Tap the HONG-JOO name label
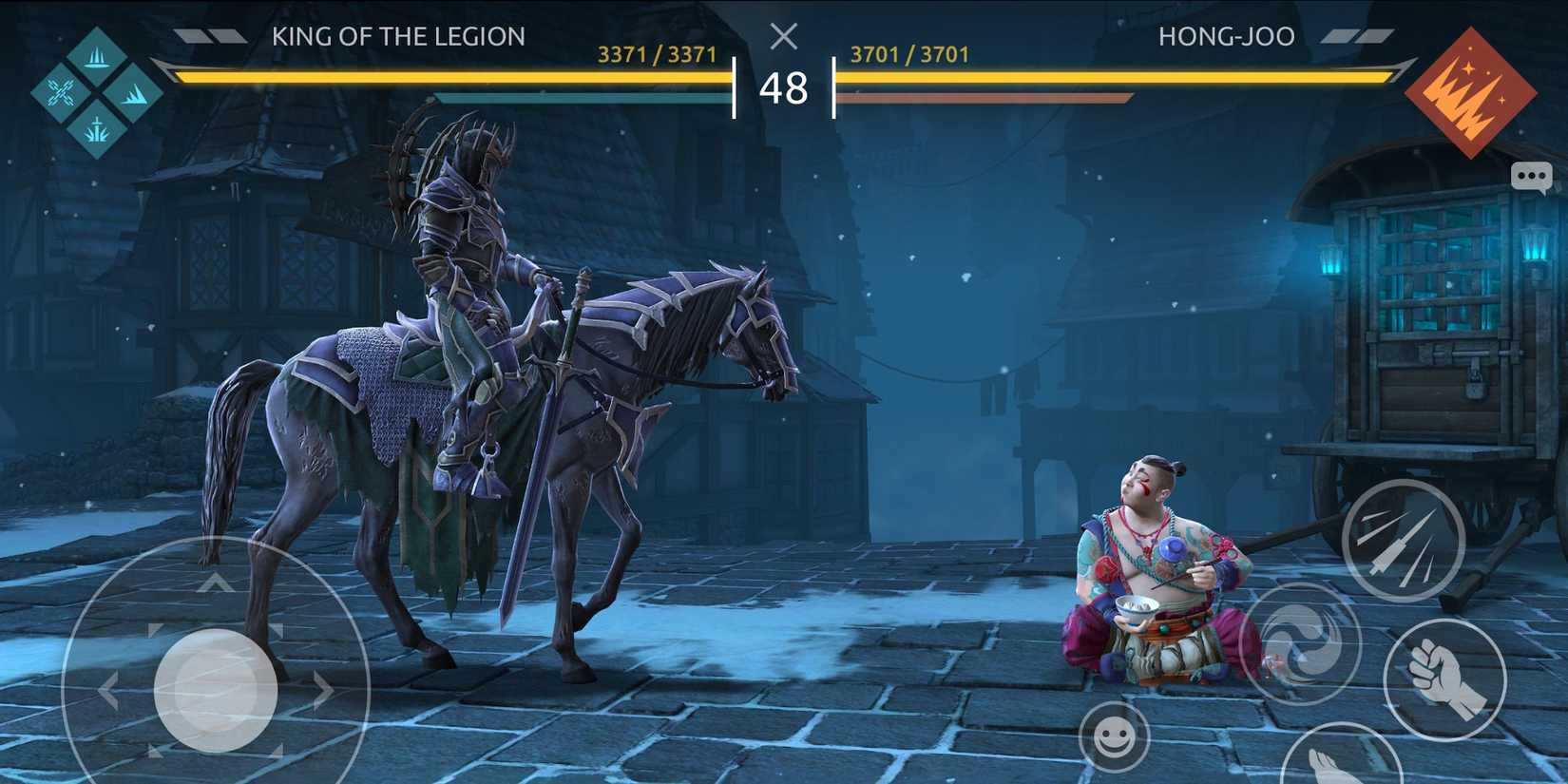Image resolution: width=1568 pixels, height=784 pixels. tap(1224, 36)
